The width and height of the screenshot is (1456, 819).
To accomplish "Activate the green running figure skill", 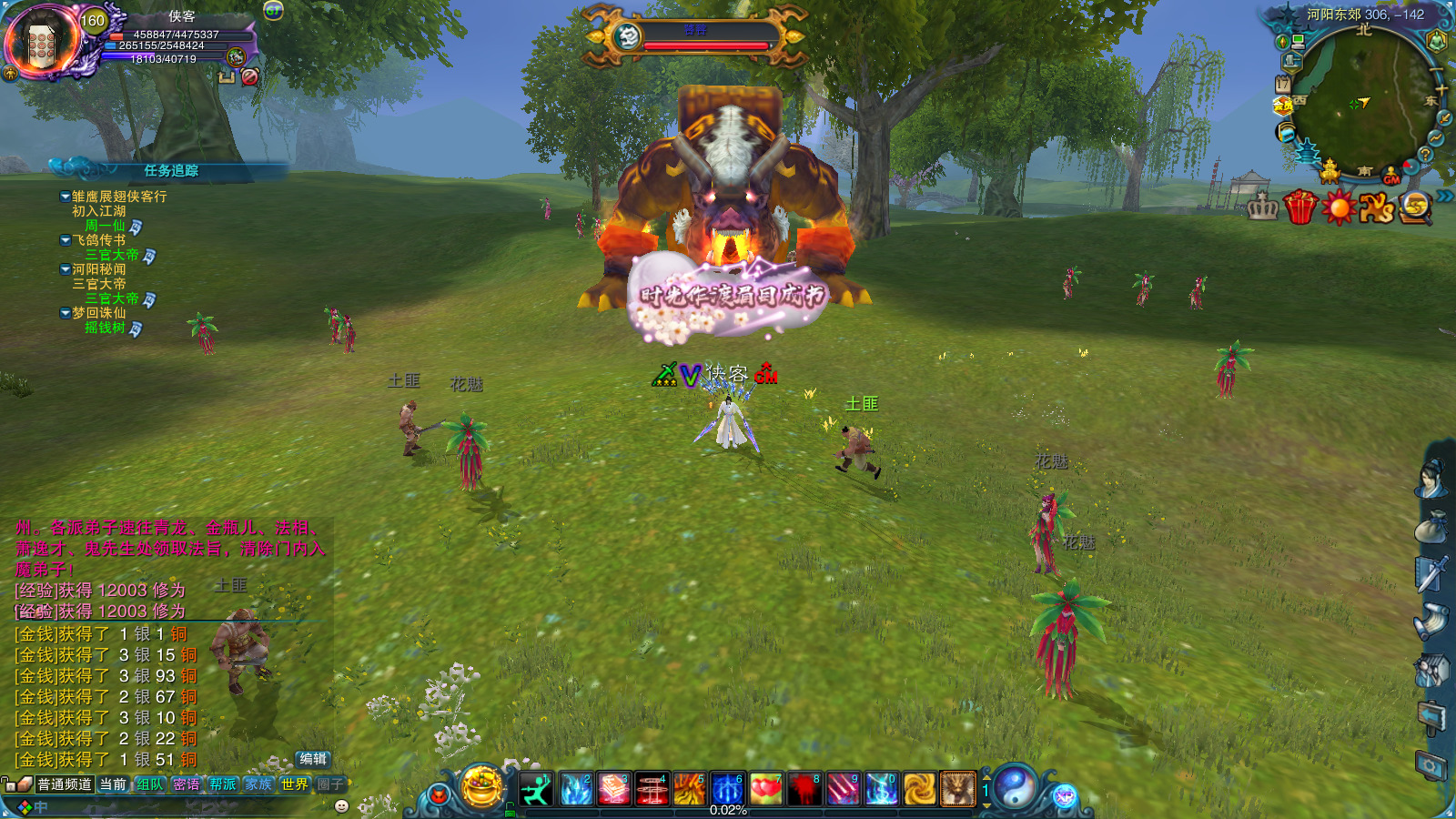I will (537, 789).
